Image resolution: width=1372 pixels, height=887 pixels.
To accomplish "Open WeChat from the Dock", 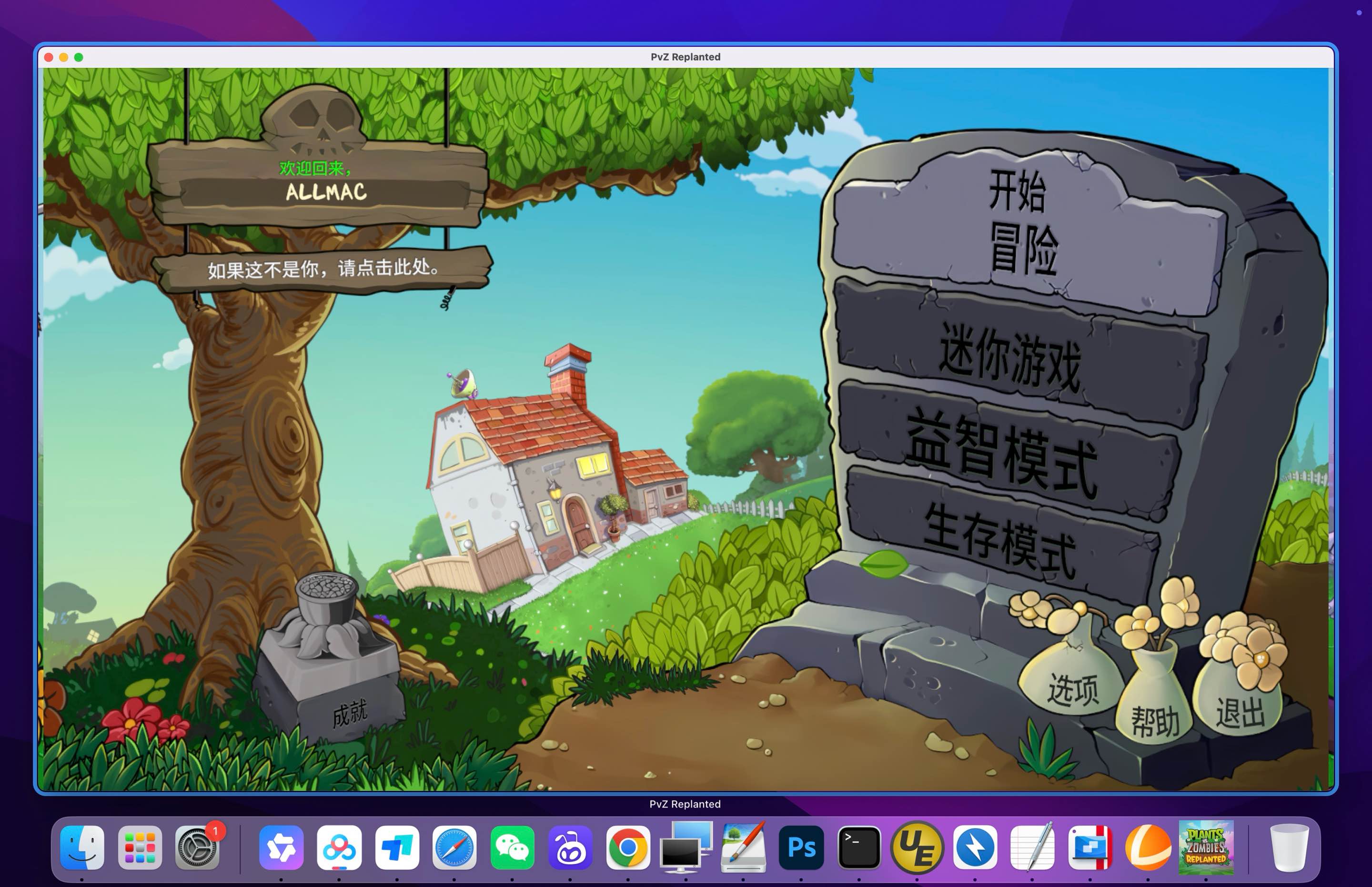I will [x=513, y=847].
